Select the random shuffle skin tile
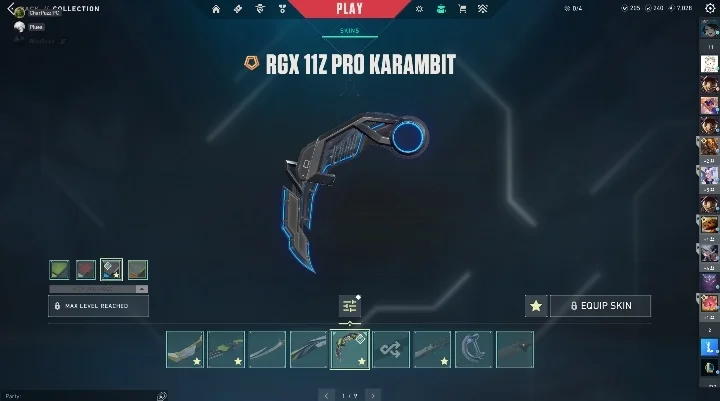Image resolution: width=720 pixels, height=401 pixels. (391, 349)
